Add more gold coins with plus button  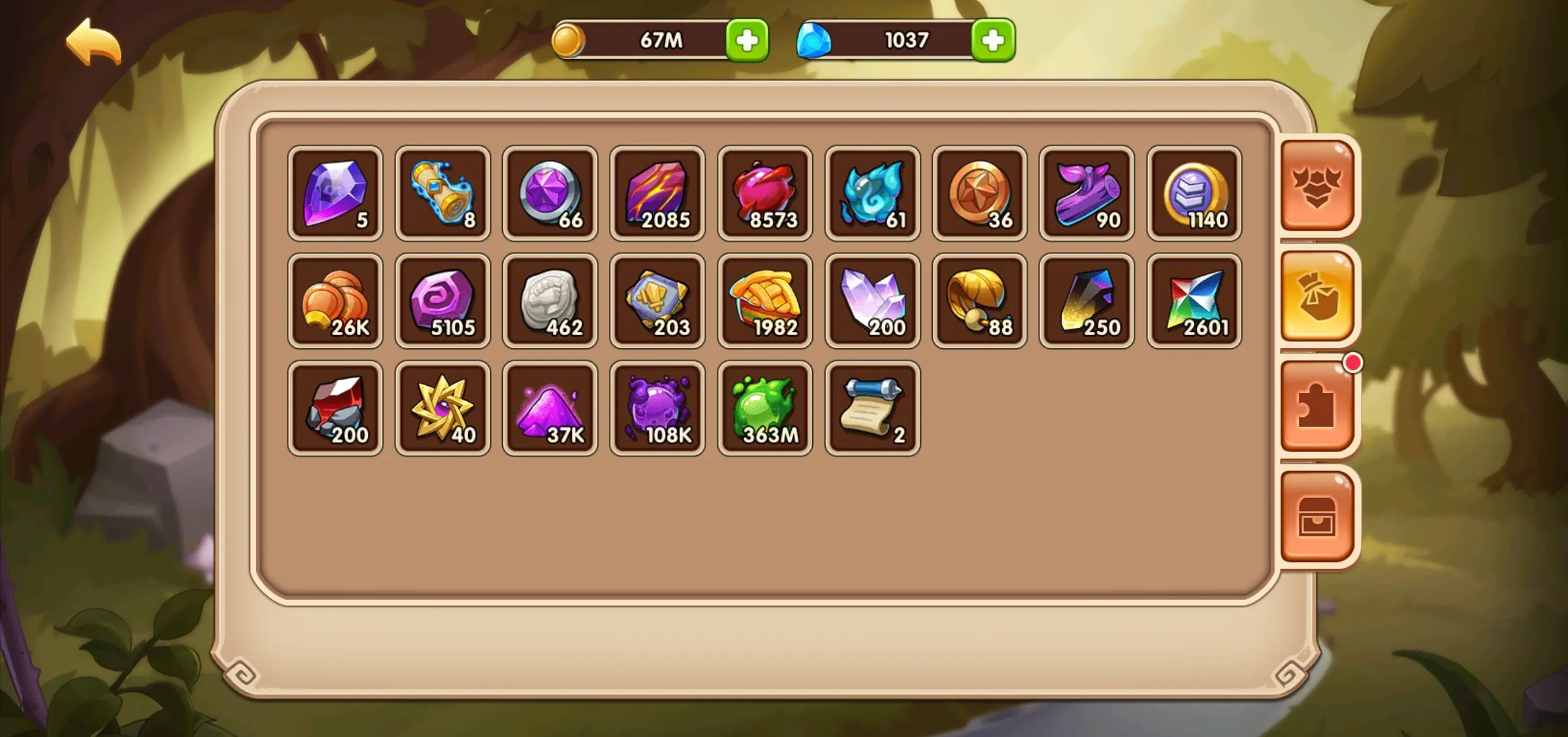[747, 41]
